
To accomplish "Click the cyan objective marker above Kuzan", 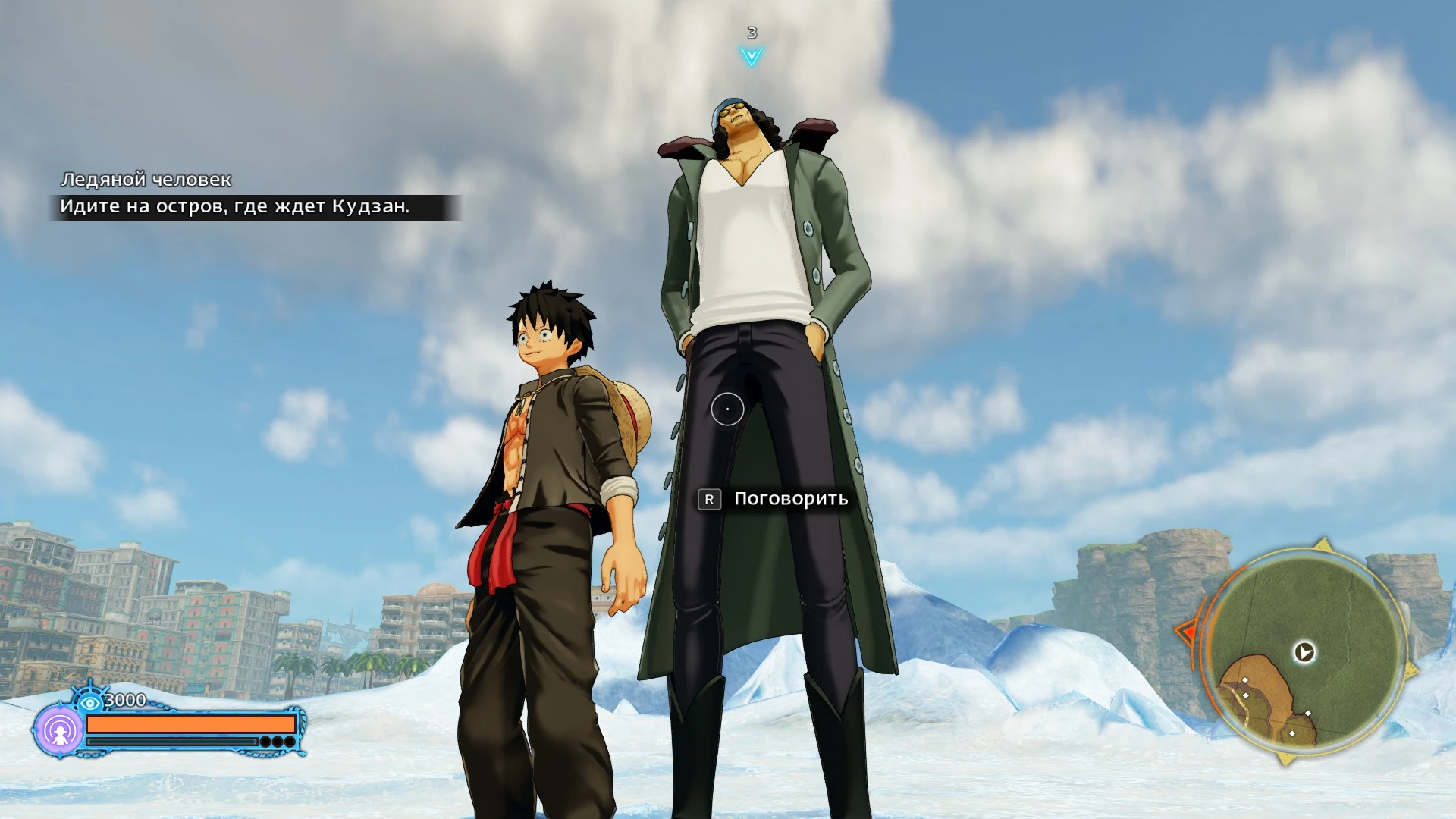I will coord(752,55).
